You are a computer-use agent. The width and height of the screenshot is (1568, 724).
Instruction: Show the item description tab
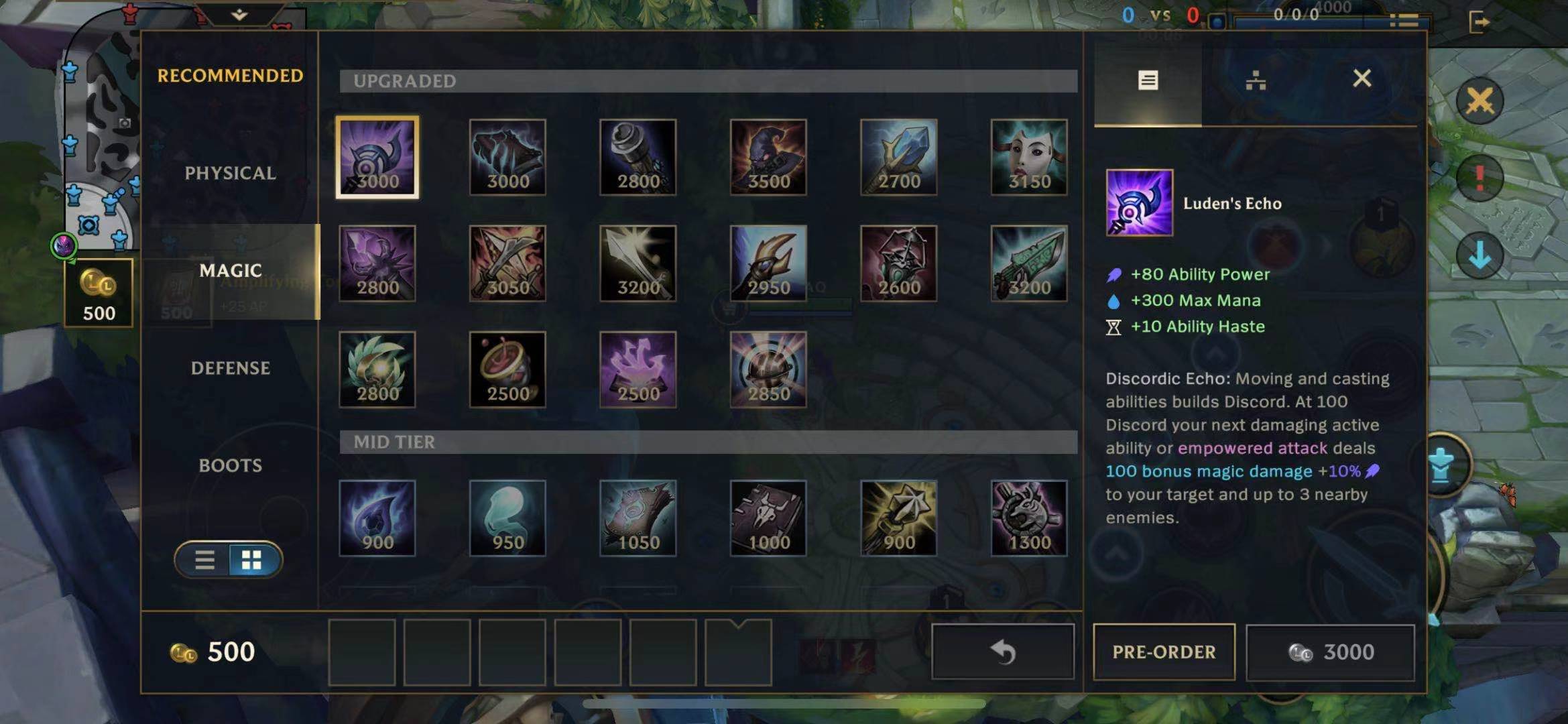[1148, 80]
